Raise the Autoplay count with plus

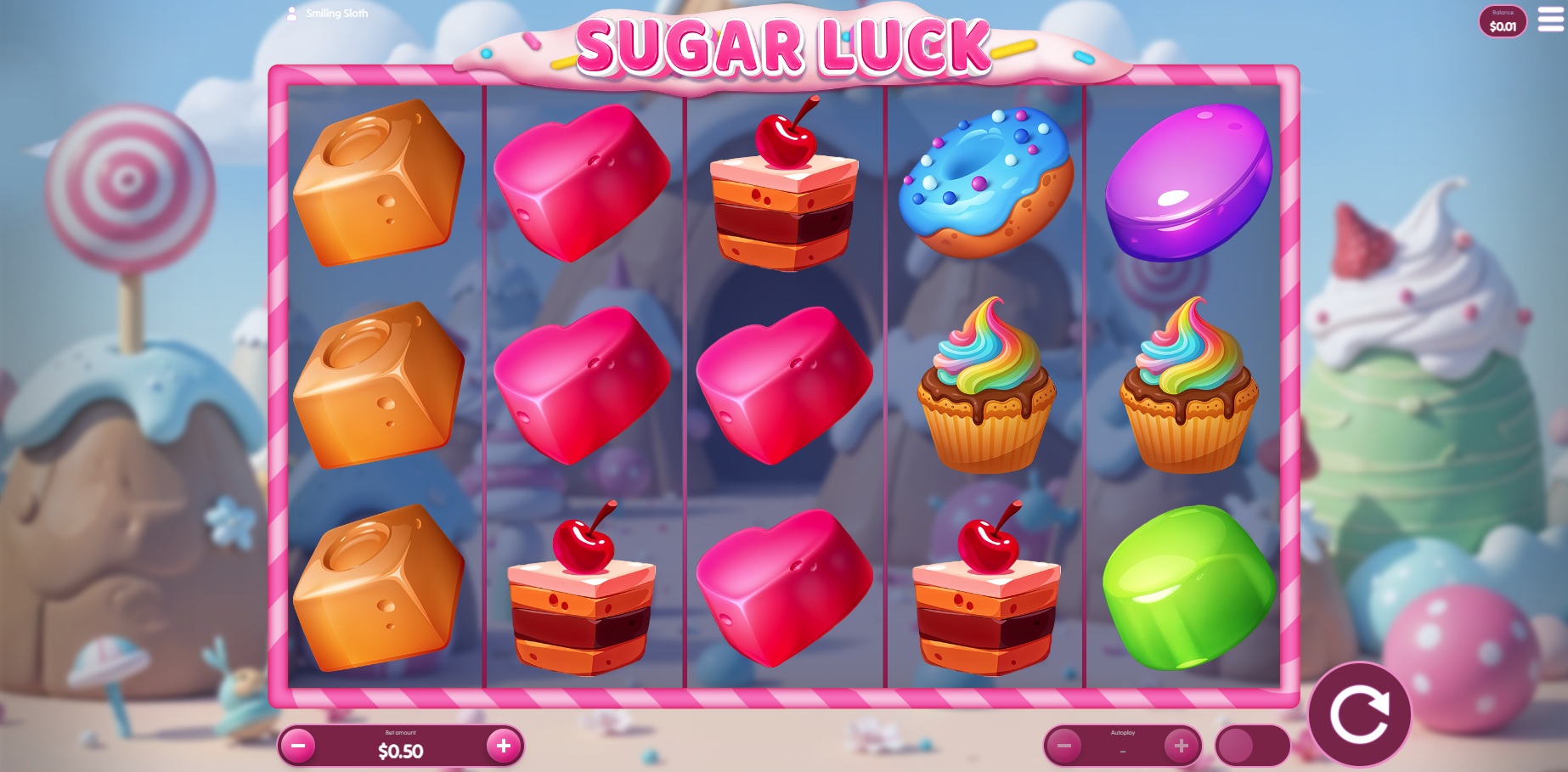click(1181, 747)
